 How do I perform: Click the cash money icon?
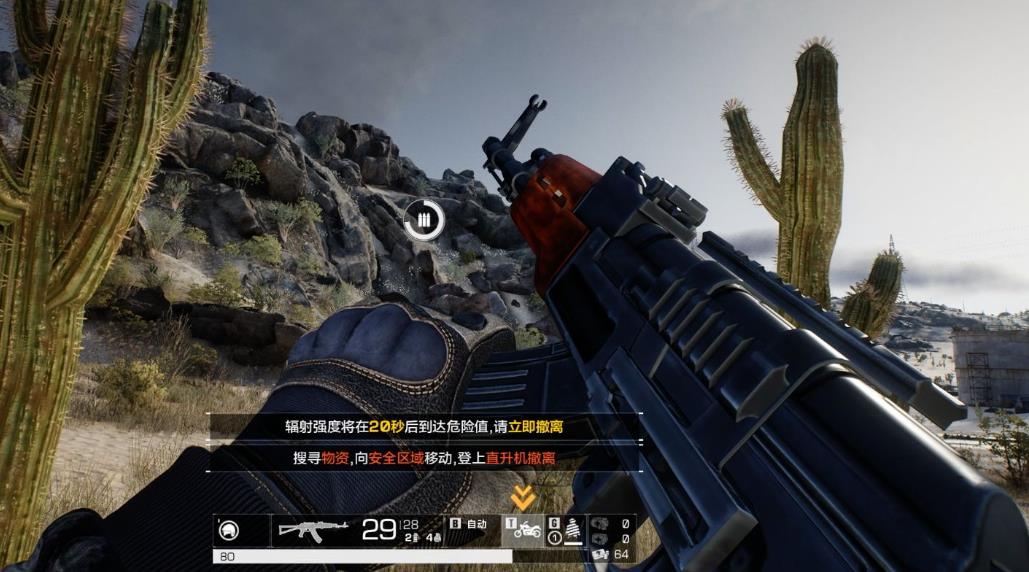coord(600,554)
